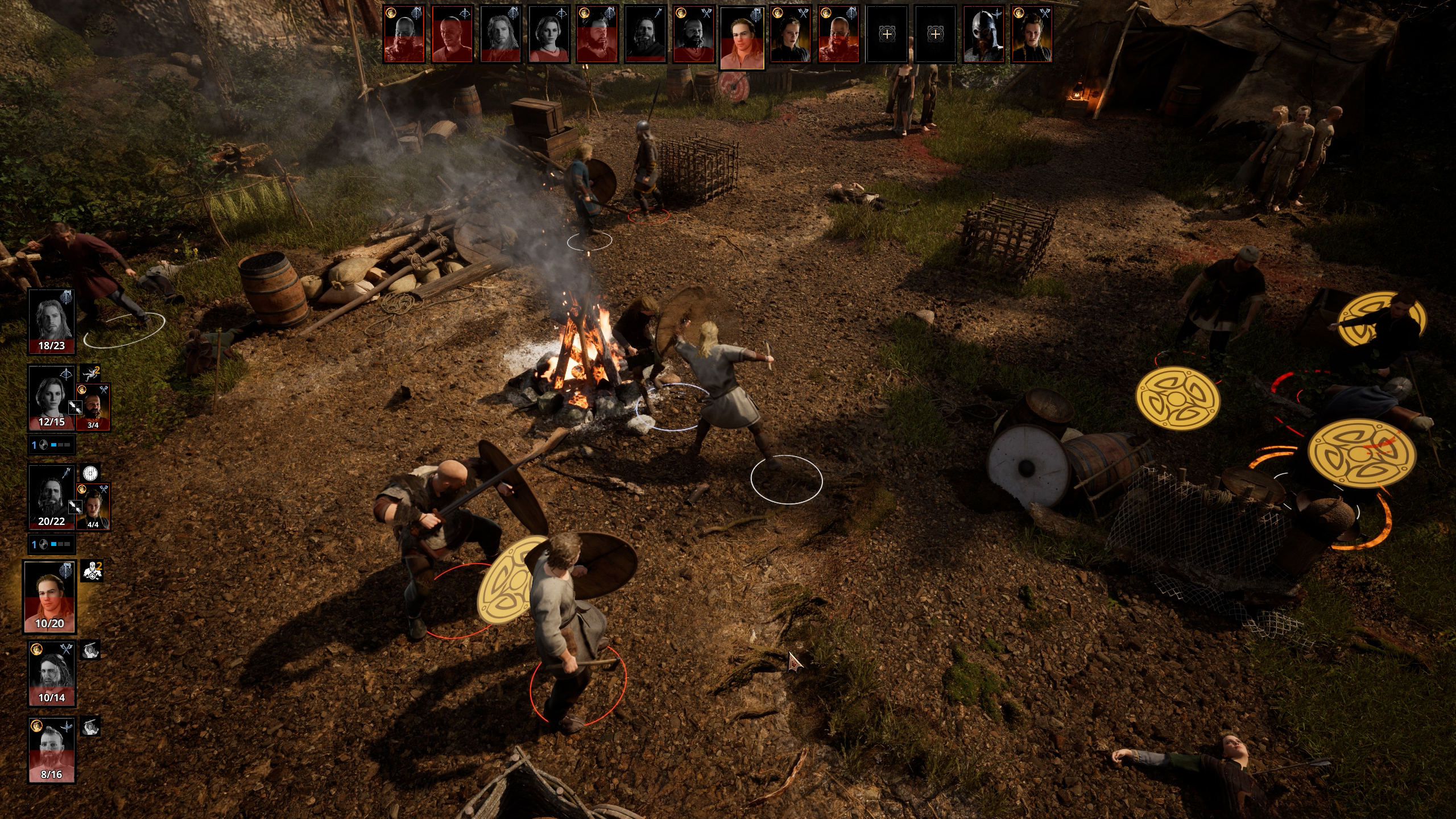Select the bald archer in the turn order bar

click(x=452, y=34)
